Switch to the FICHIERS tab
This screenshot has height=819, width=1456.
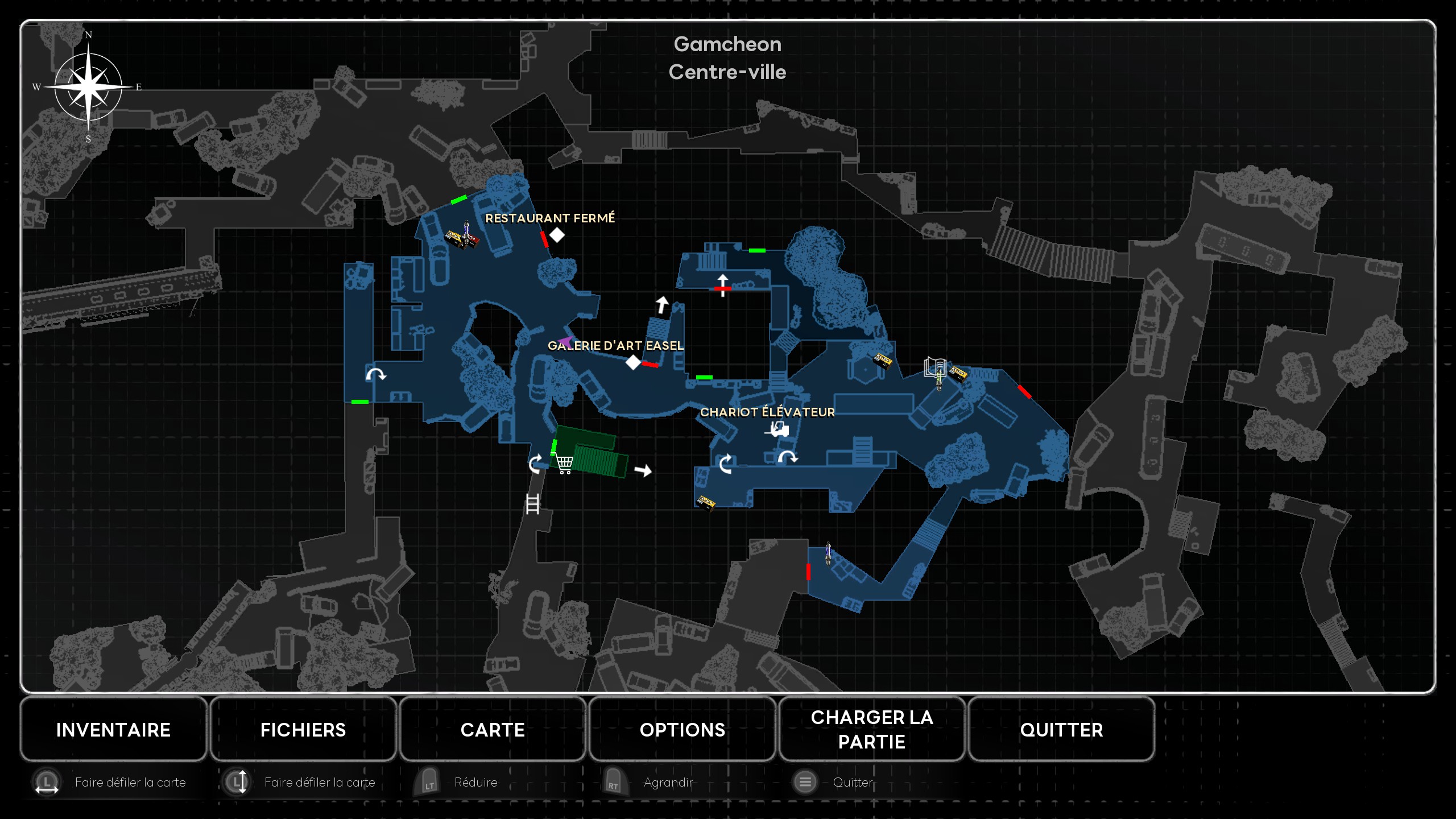303,730
